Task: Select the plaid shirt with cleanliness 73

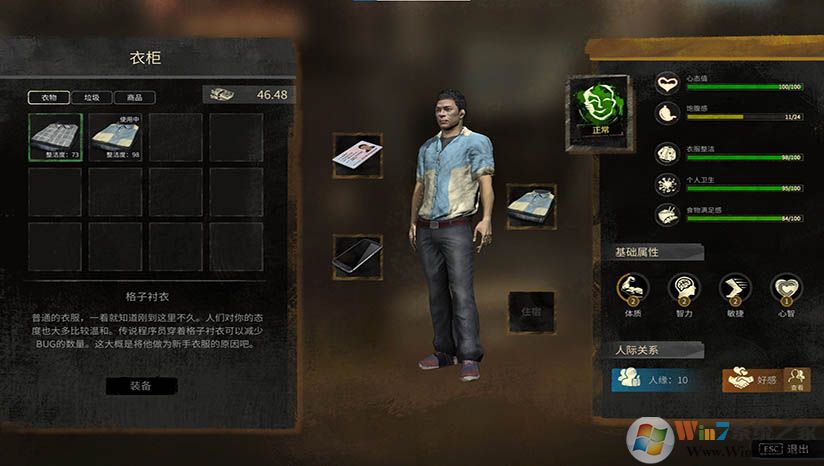Action: tap(55, 138)
